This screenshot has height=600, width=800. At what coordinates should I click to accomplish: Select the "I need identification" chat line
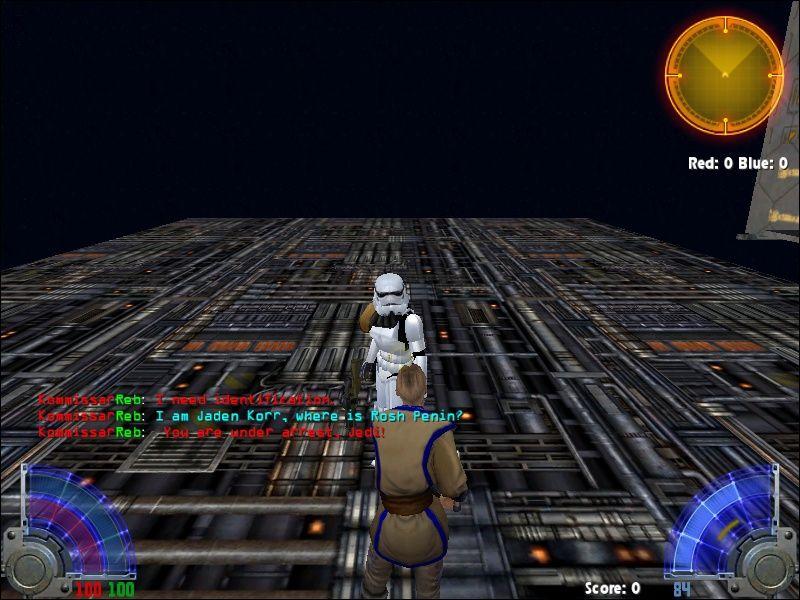(190, 400)
